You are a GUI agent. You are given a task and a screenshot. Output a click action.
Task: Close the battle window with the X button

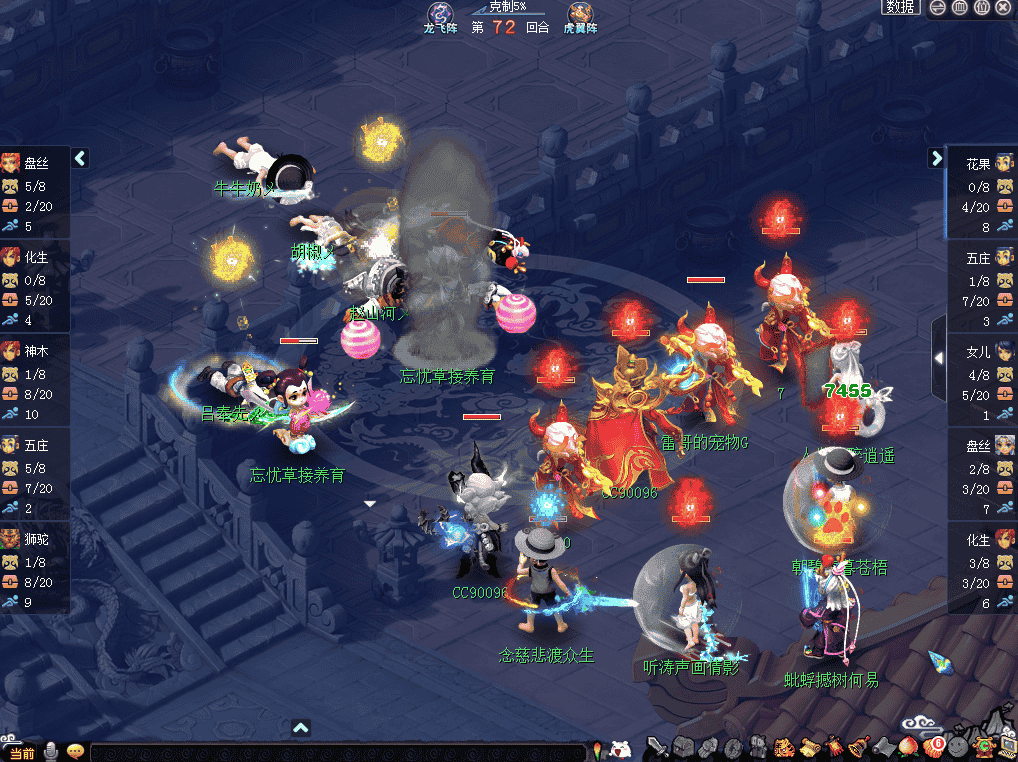click(1004, 7)
